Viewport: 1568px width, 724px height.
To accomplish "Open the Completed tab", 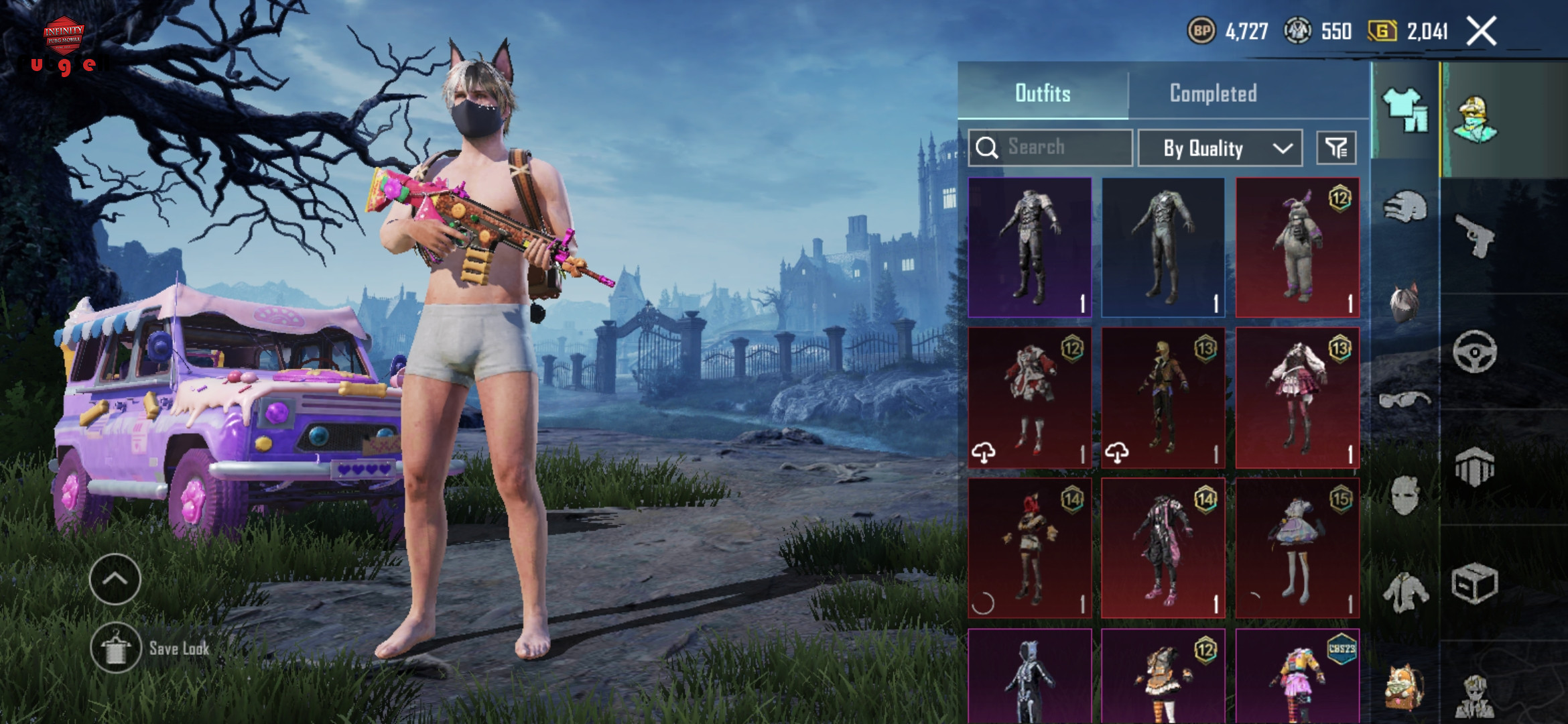I will pos(1213,93).
